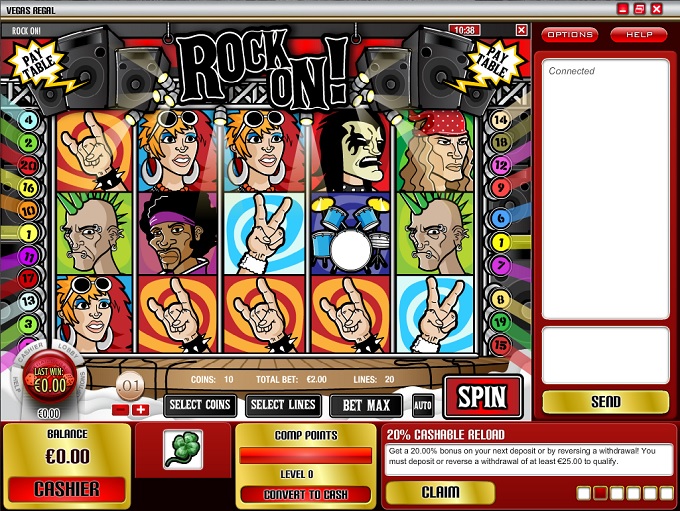Show the right Pay Table starburst
This screenshot has height=511, width=680.
coord(494,69)
